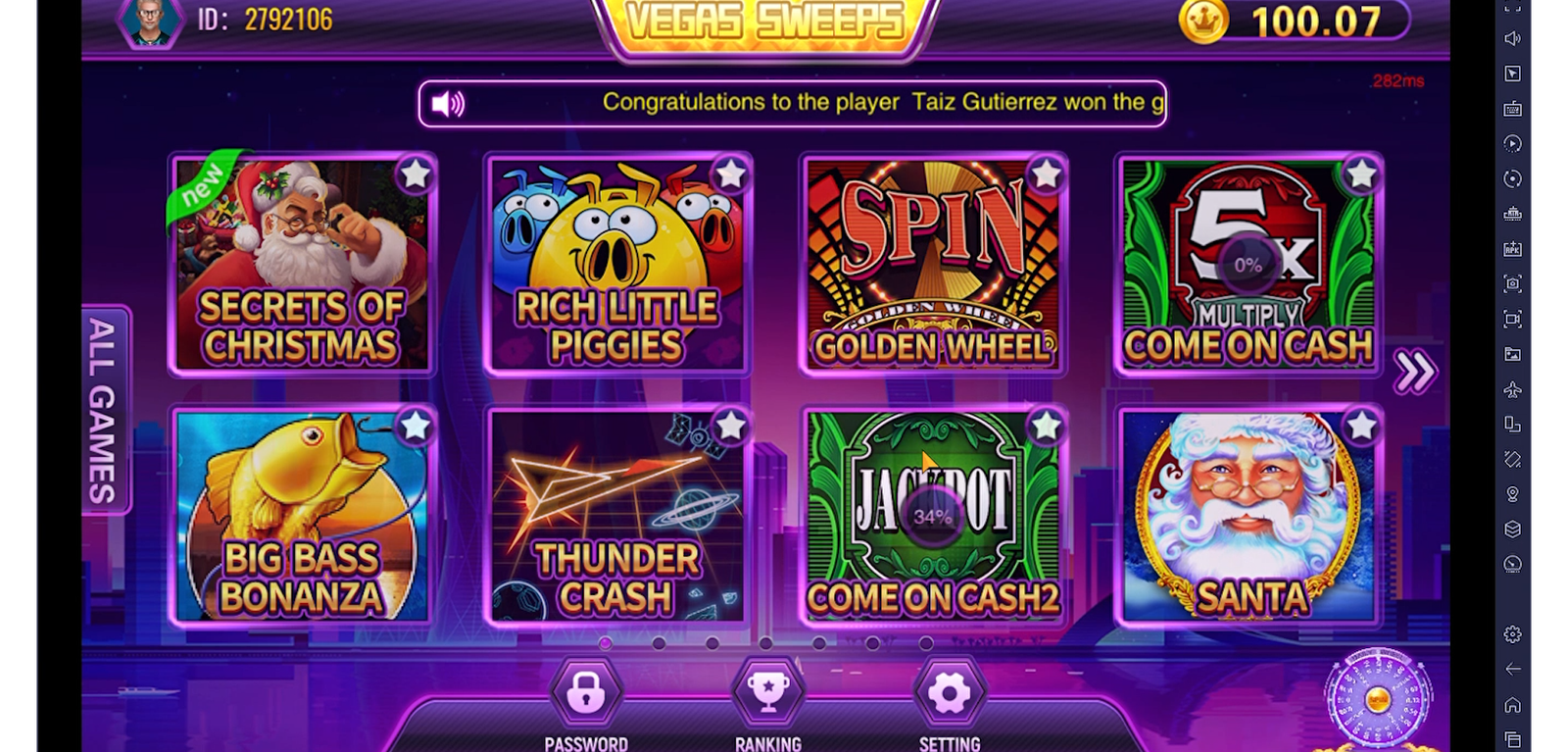Go to next page of games
The height and width of the screenshot is (752, 1568).
[x=1415, y=371]
